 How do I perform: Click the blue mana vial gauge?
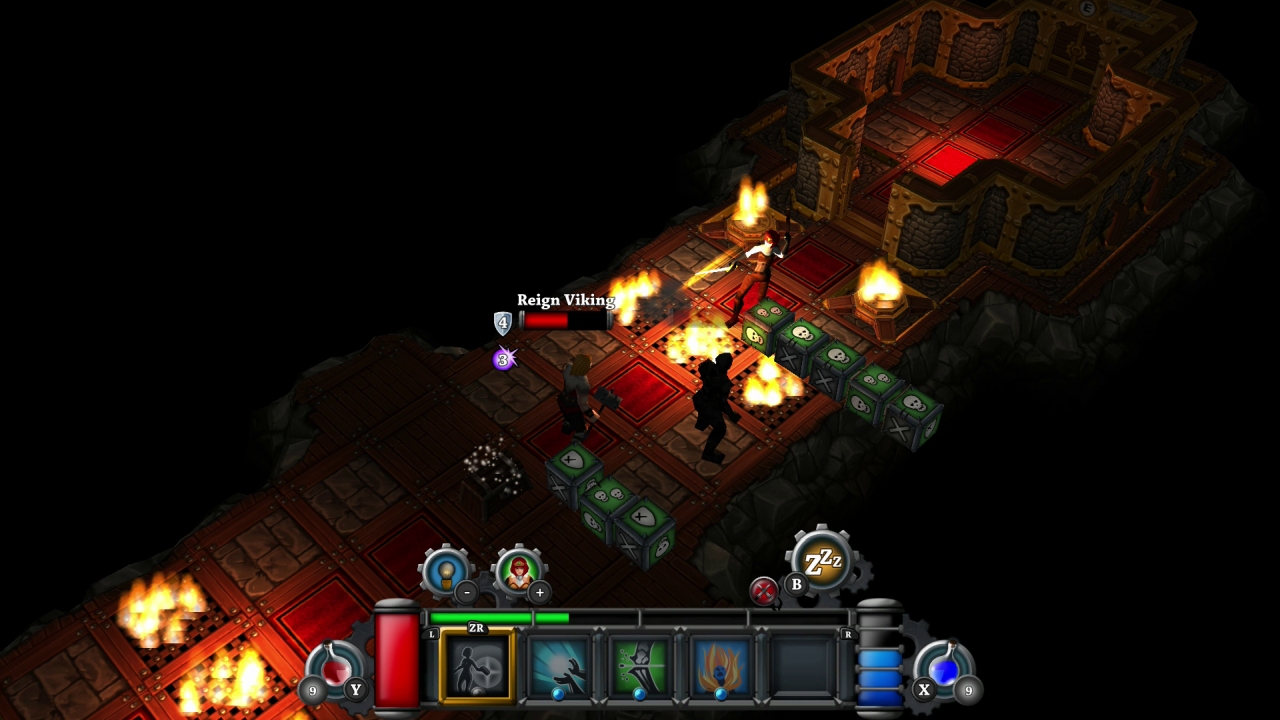coord(879,662)
